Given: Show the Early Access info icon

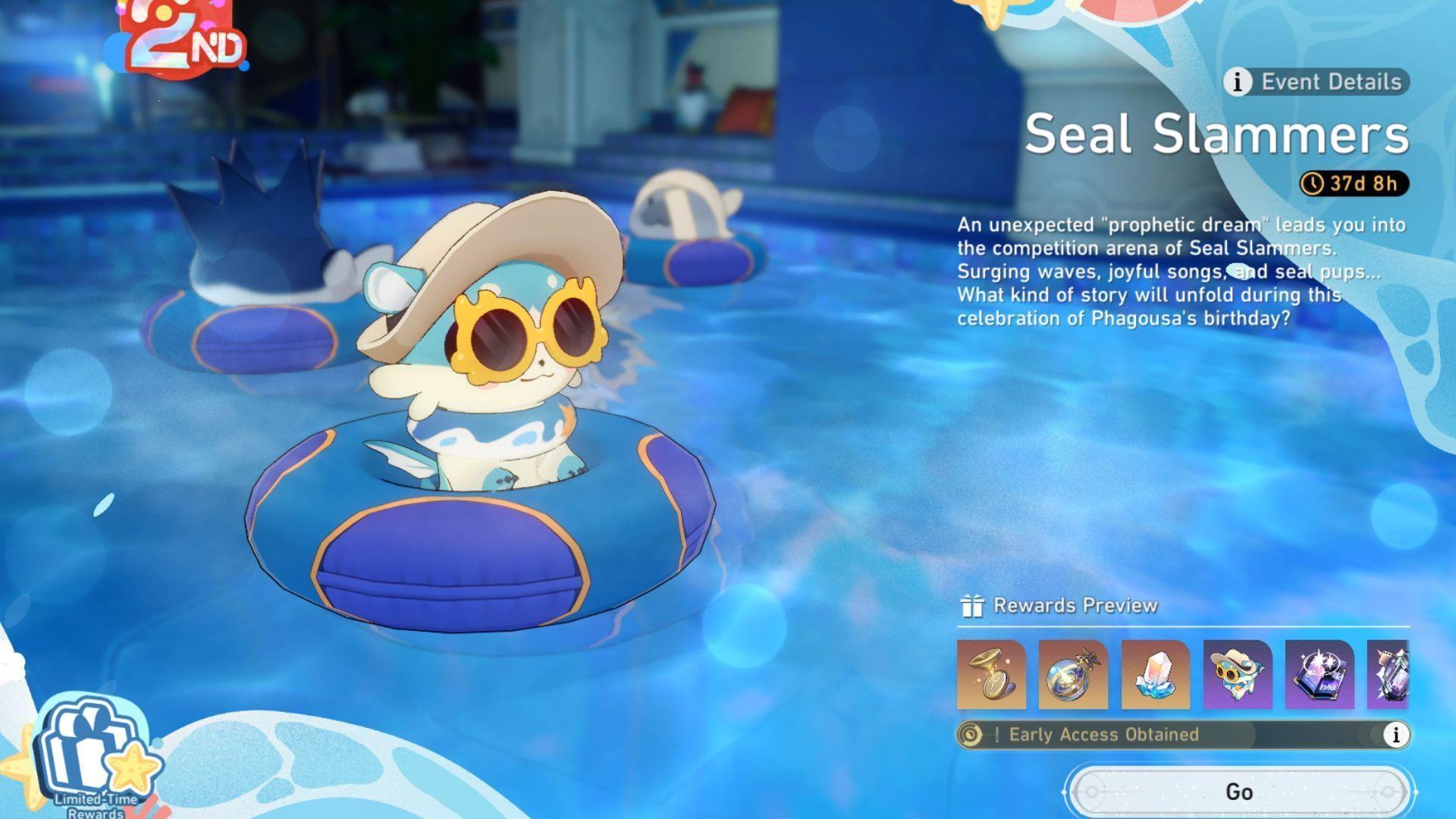Looking at the screenshot, I should click(1395, 734).
